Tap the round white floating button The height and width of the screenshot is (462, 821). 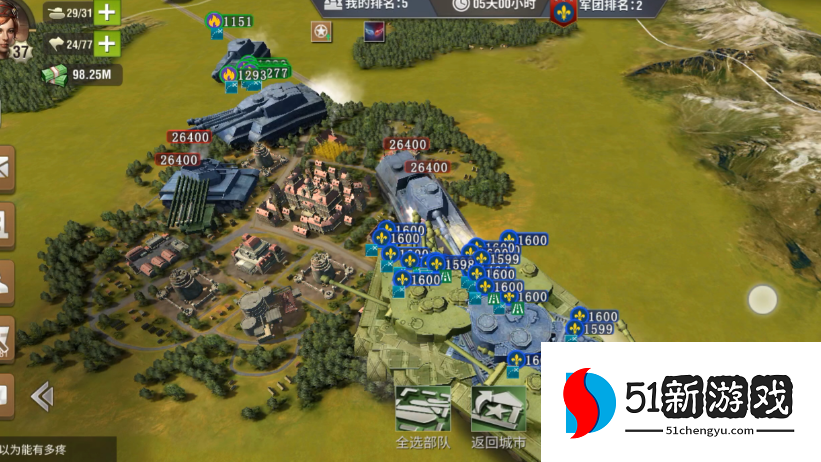763,299
